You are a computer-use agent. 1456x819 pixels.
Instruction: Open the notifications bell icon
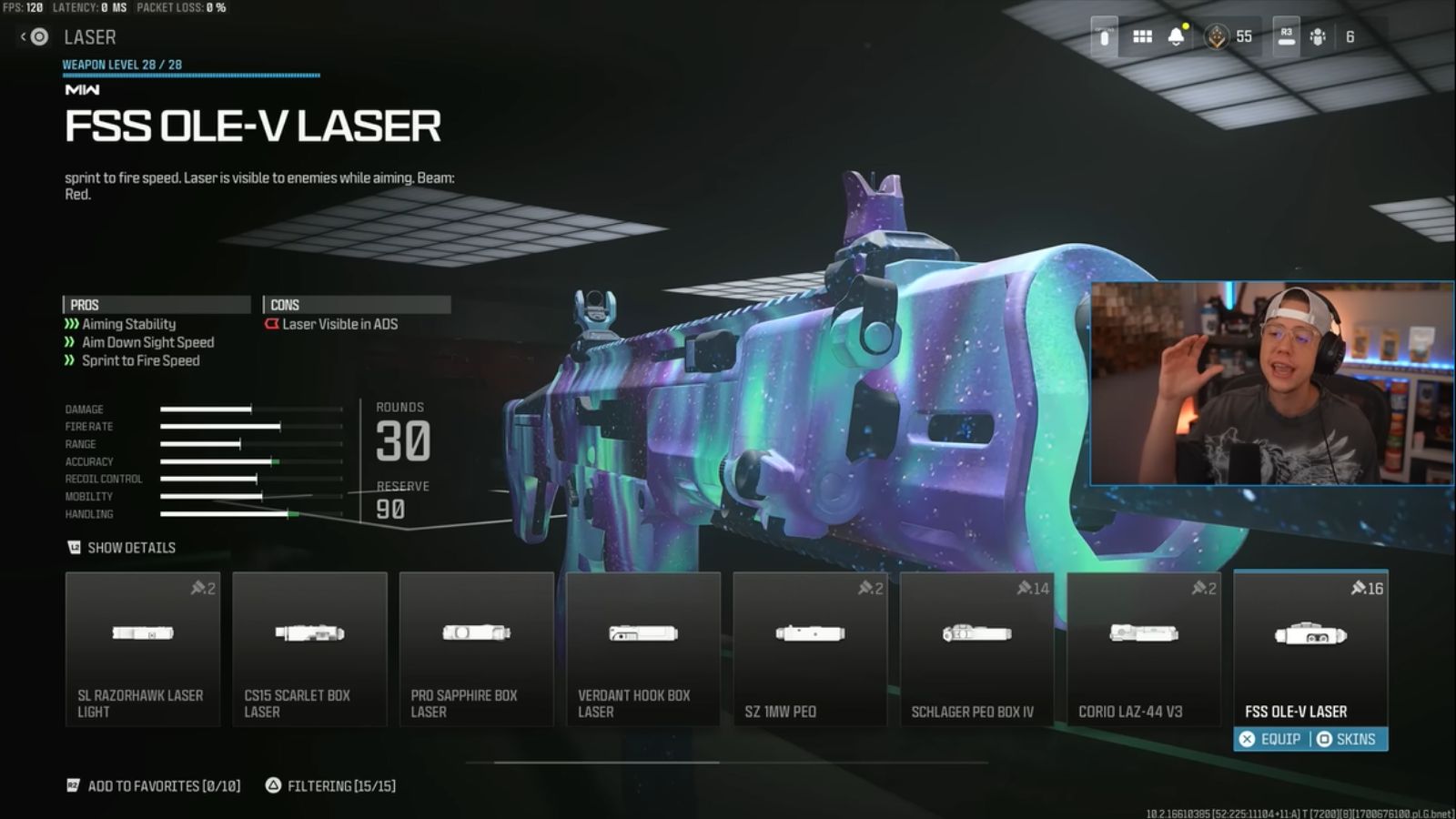tap(1177, 37)
